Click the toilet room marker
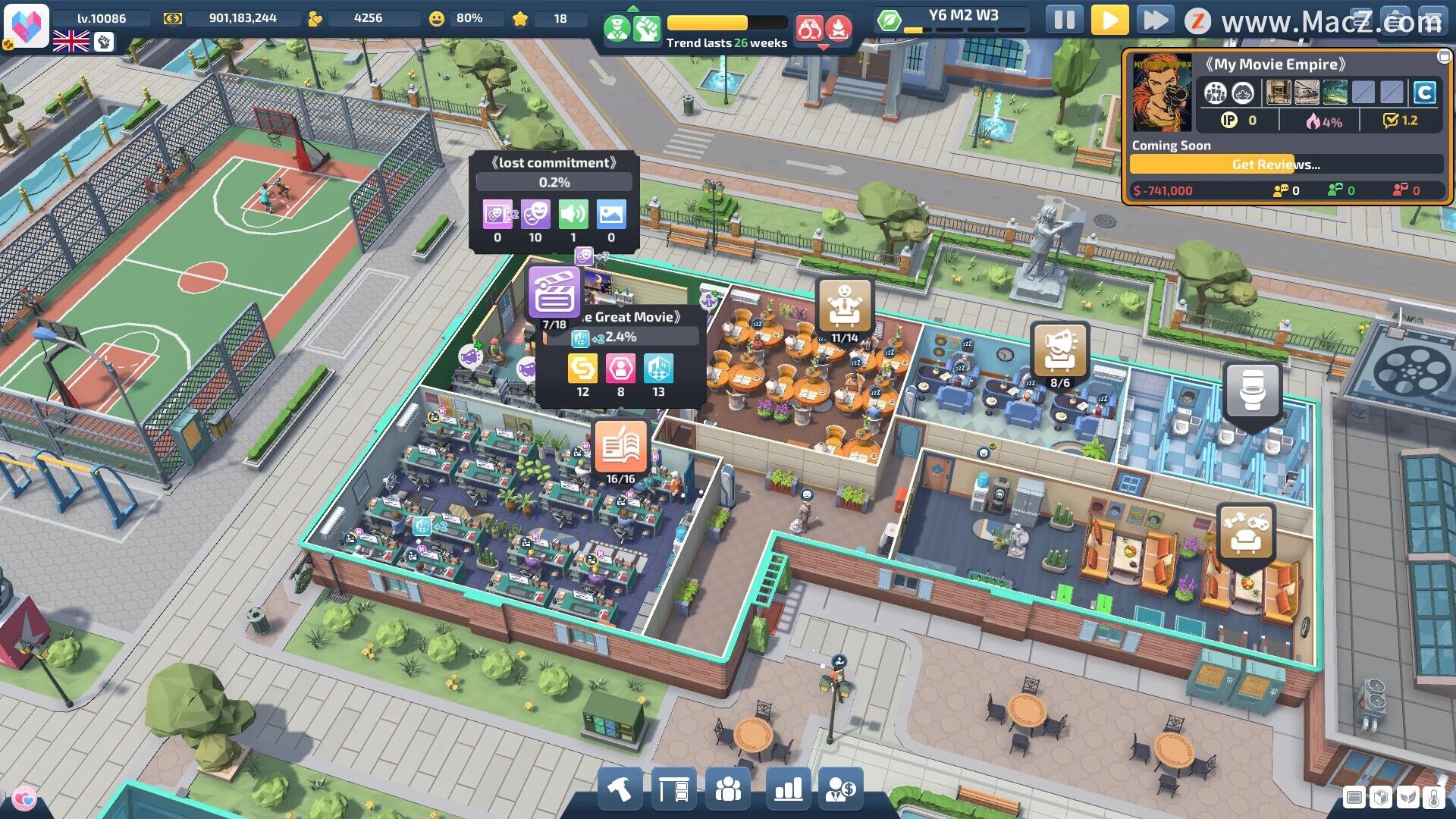The image size is (1456, 819). click(x=1252, y=391)
